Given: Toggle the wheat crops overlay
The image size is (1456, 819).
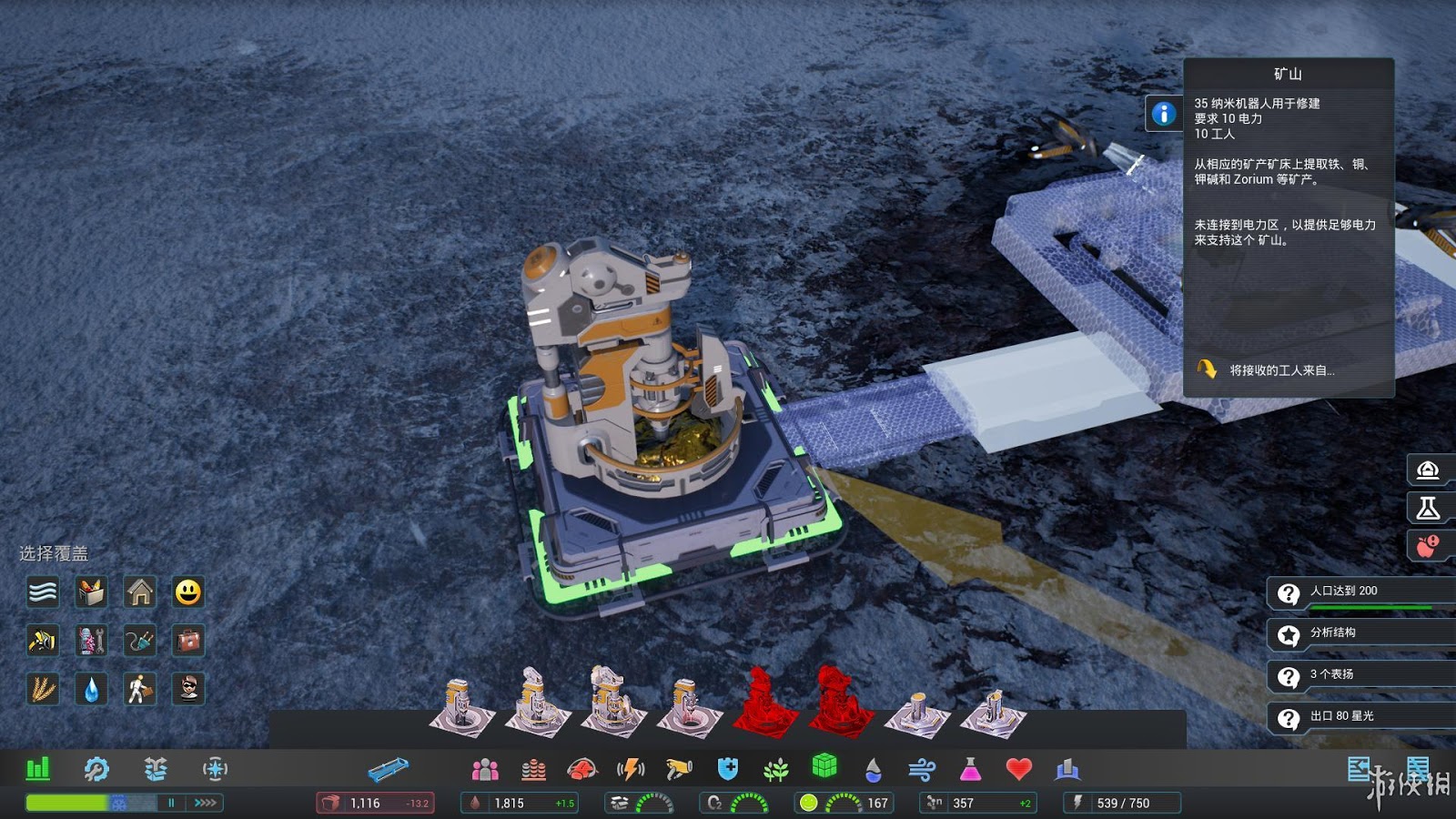Looking at the screenshot, I should (43, 689).
